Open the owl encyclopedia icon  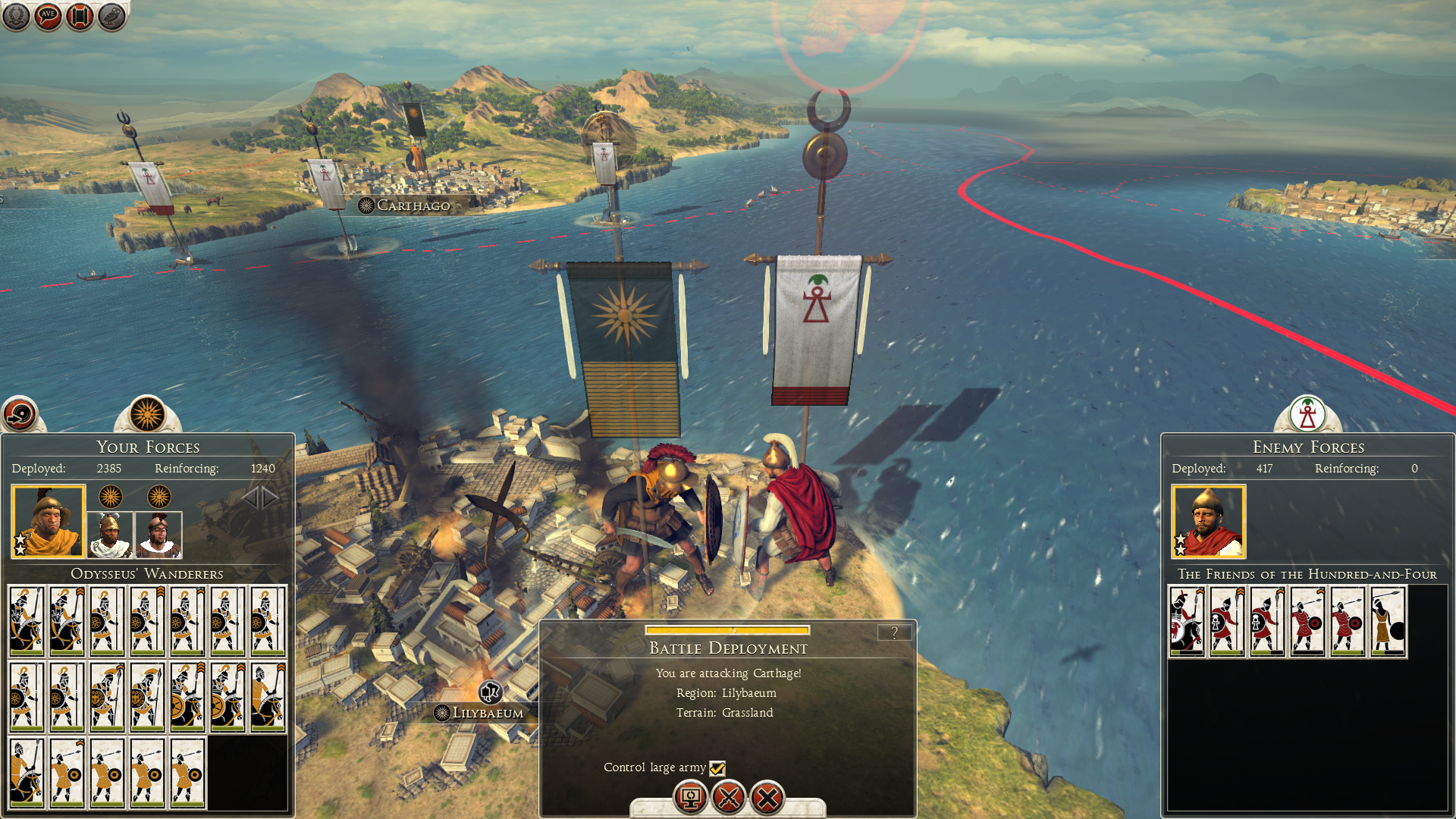pyautogui.click(x=111, y=16)
